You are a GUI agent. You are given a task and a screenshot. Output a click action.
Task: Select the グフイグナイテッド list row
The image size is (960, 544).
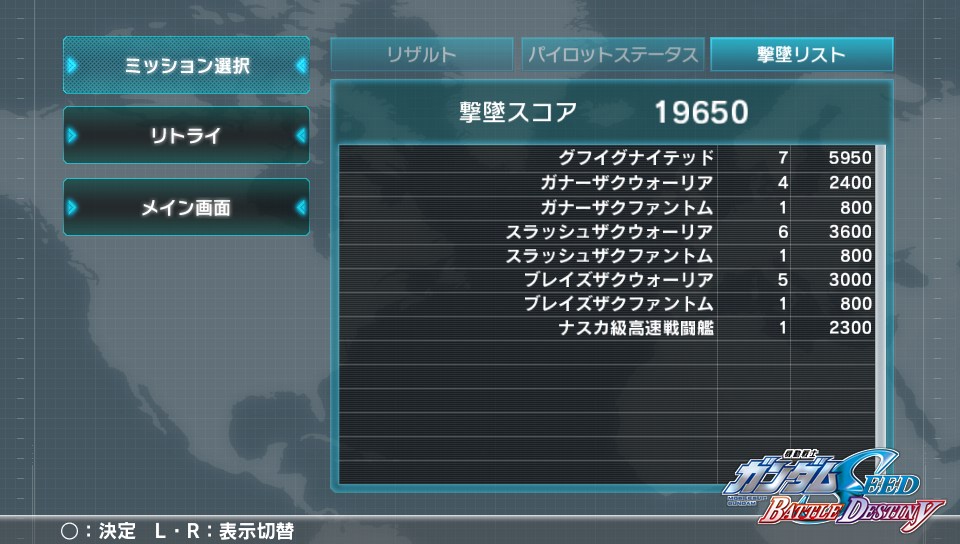606,159
